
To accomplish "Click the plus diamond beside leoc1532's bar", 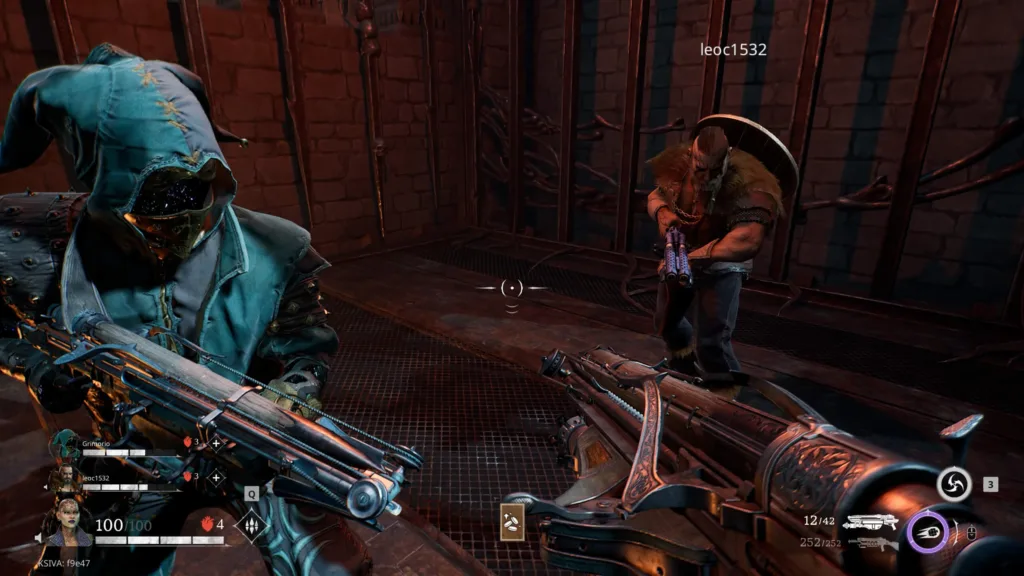I will (x=216, y=477).
